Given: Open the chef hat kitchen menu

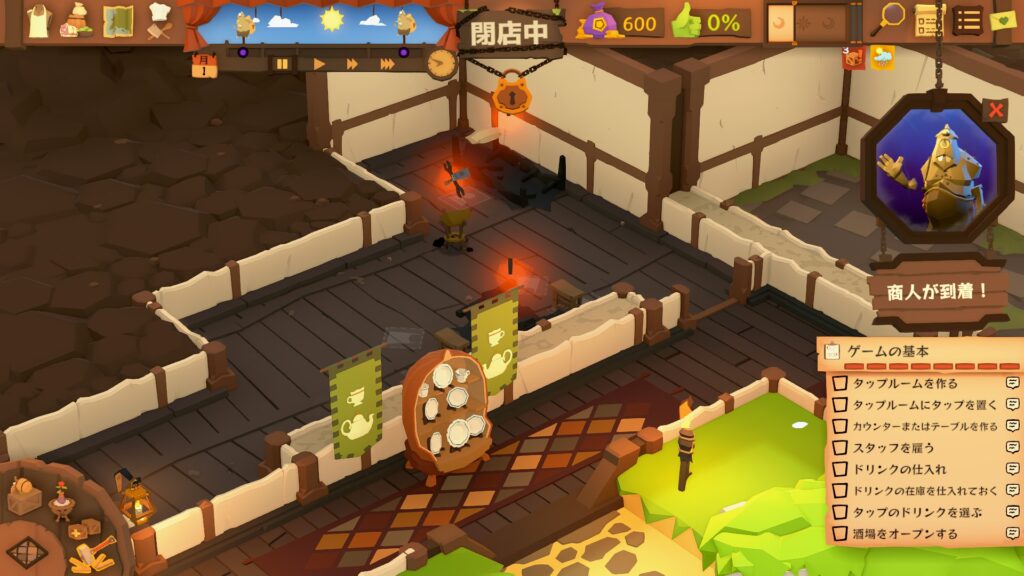Looking at the screenshot, I should [159, 20].
